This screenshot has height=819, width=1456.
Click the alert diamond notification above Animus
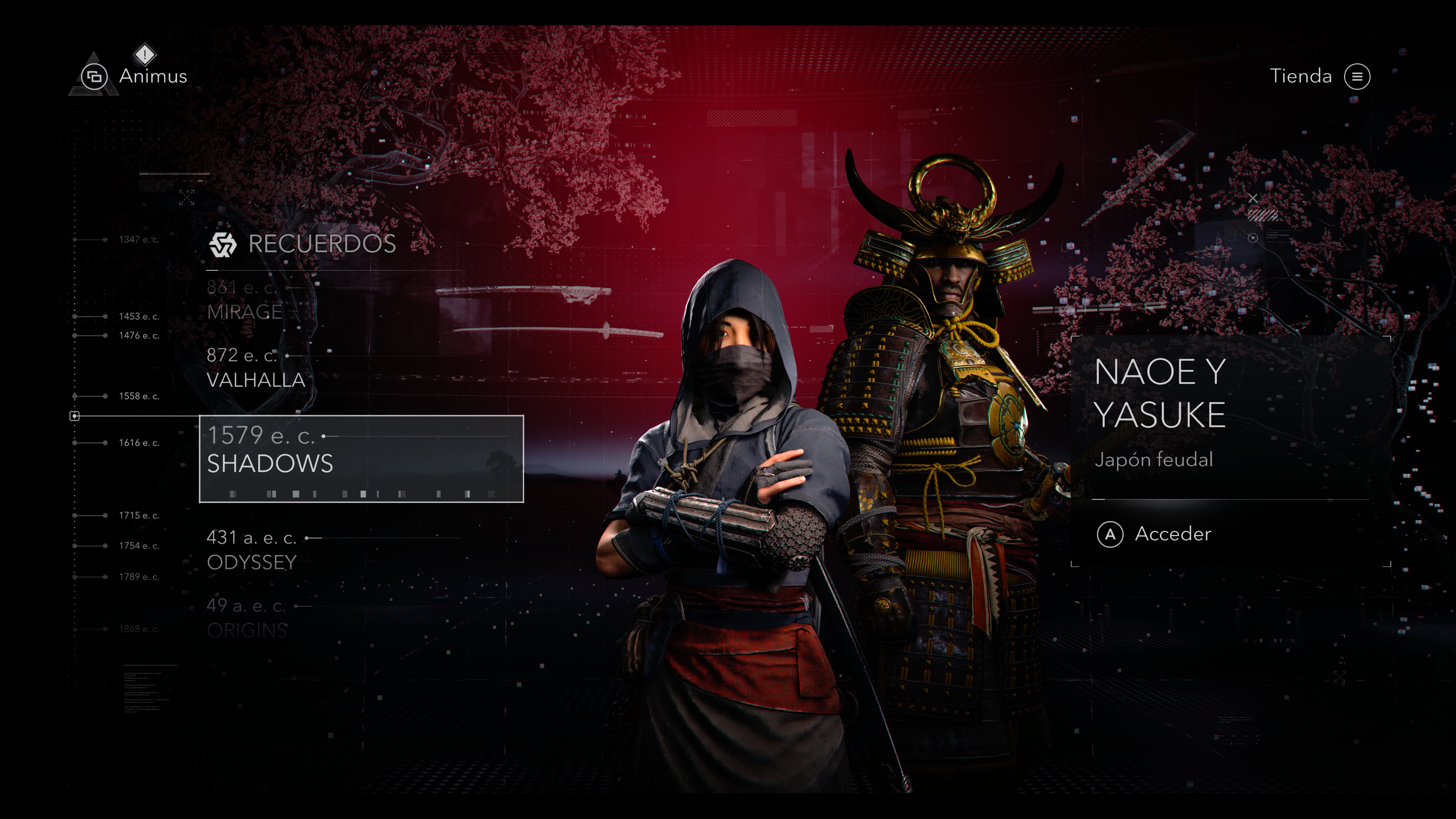click(145, 55)
